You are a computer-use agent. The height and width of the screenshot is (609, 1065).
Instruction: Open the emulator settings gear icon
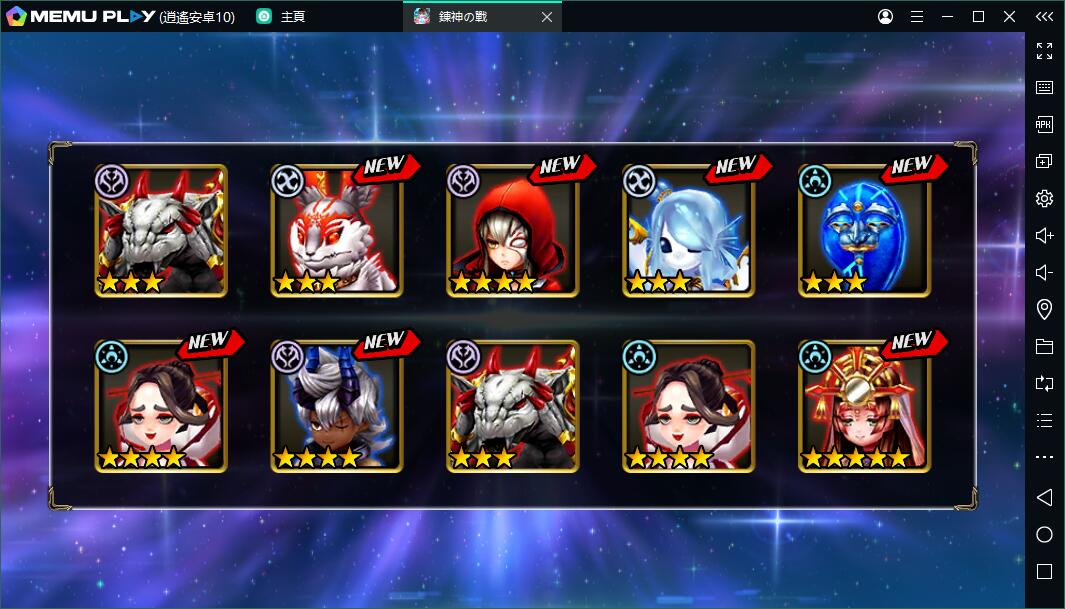[x=1044, y=199]
